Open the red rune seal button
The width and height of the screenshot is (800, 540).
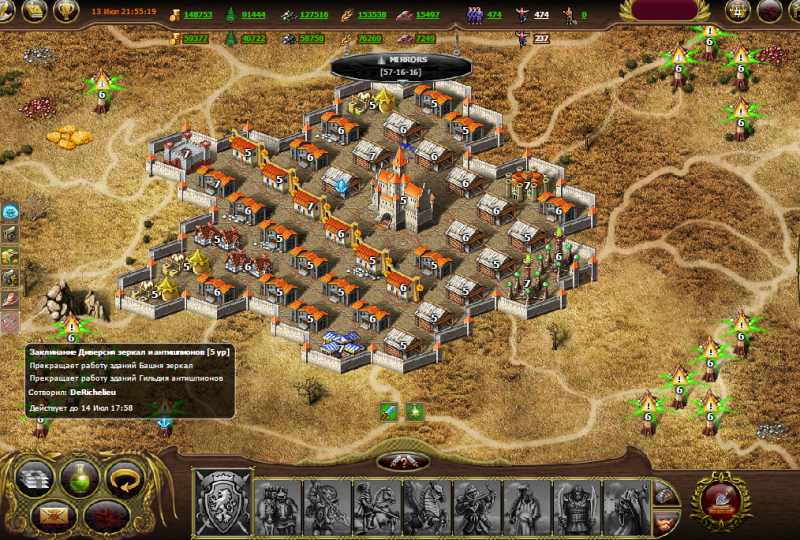click(104, 516)
